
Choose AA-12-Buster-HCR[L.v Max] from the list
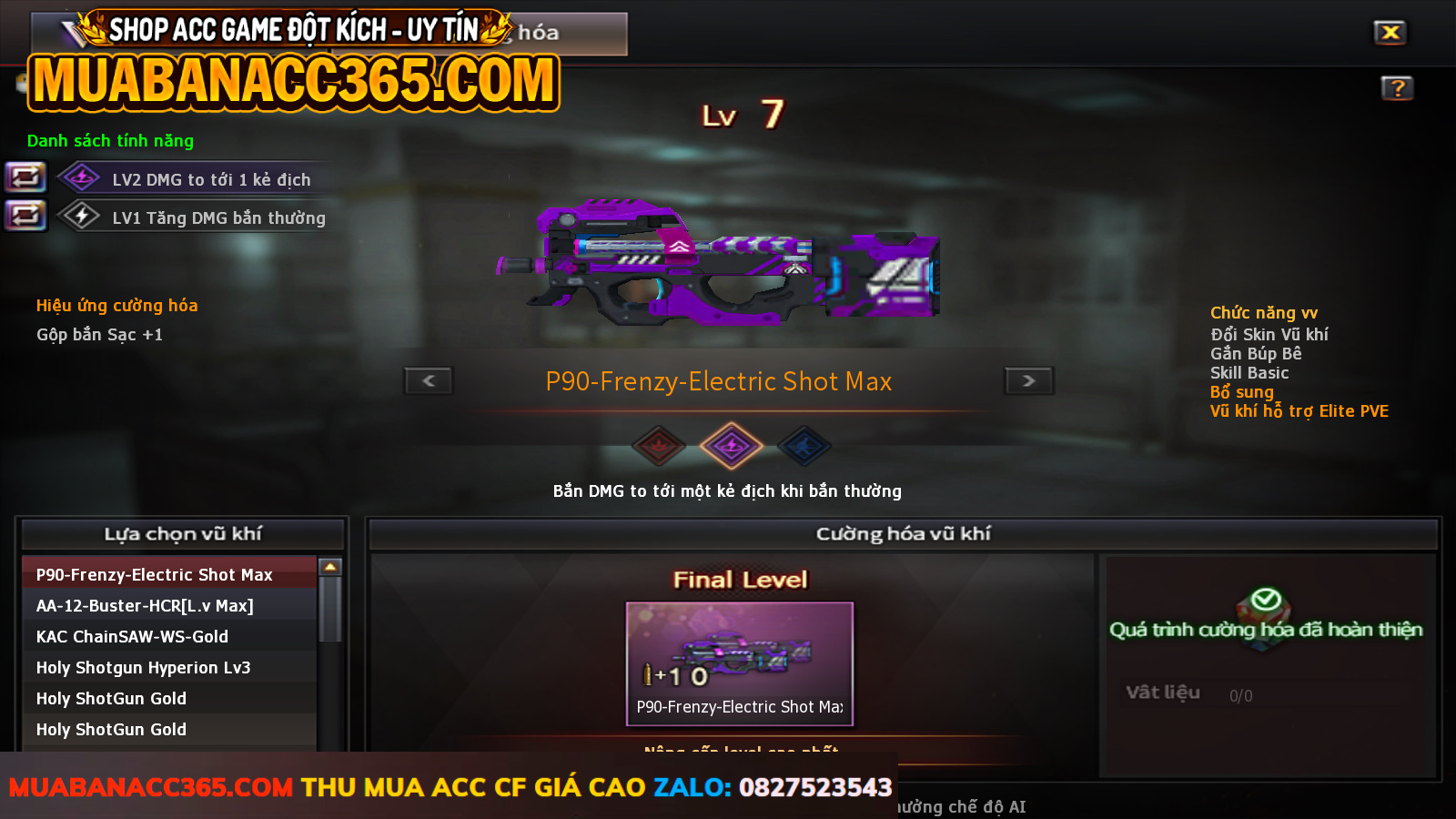pyautogui.click(x=145, y=606)
